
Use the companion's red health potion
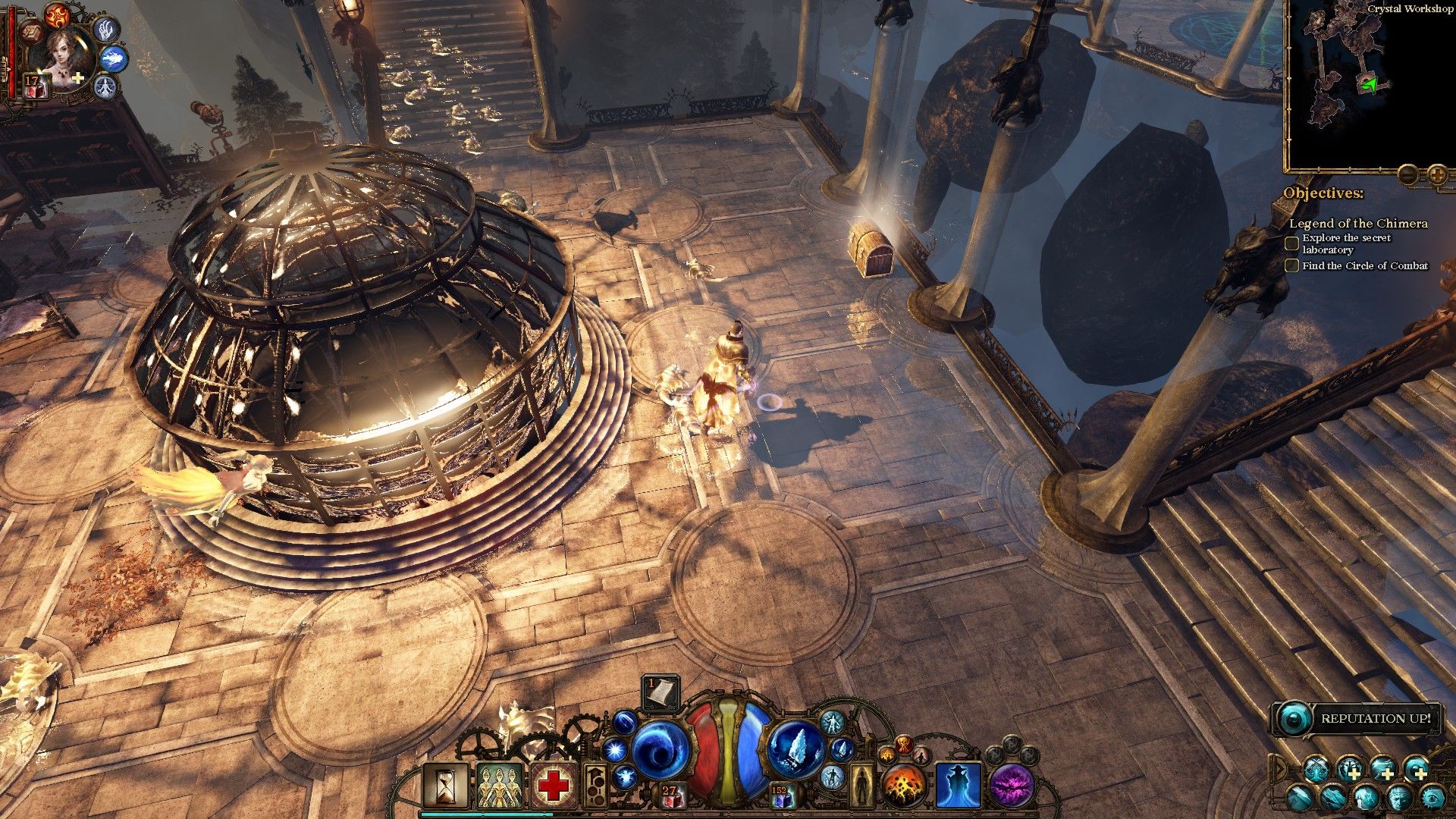pos(36,86)
